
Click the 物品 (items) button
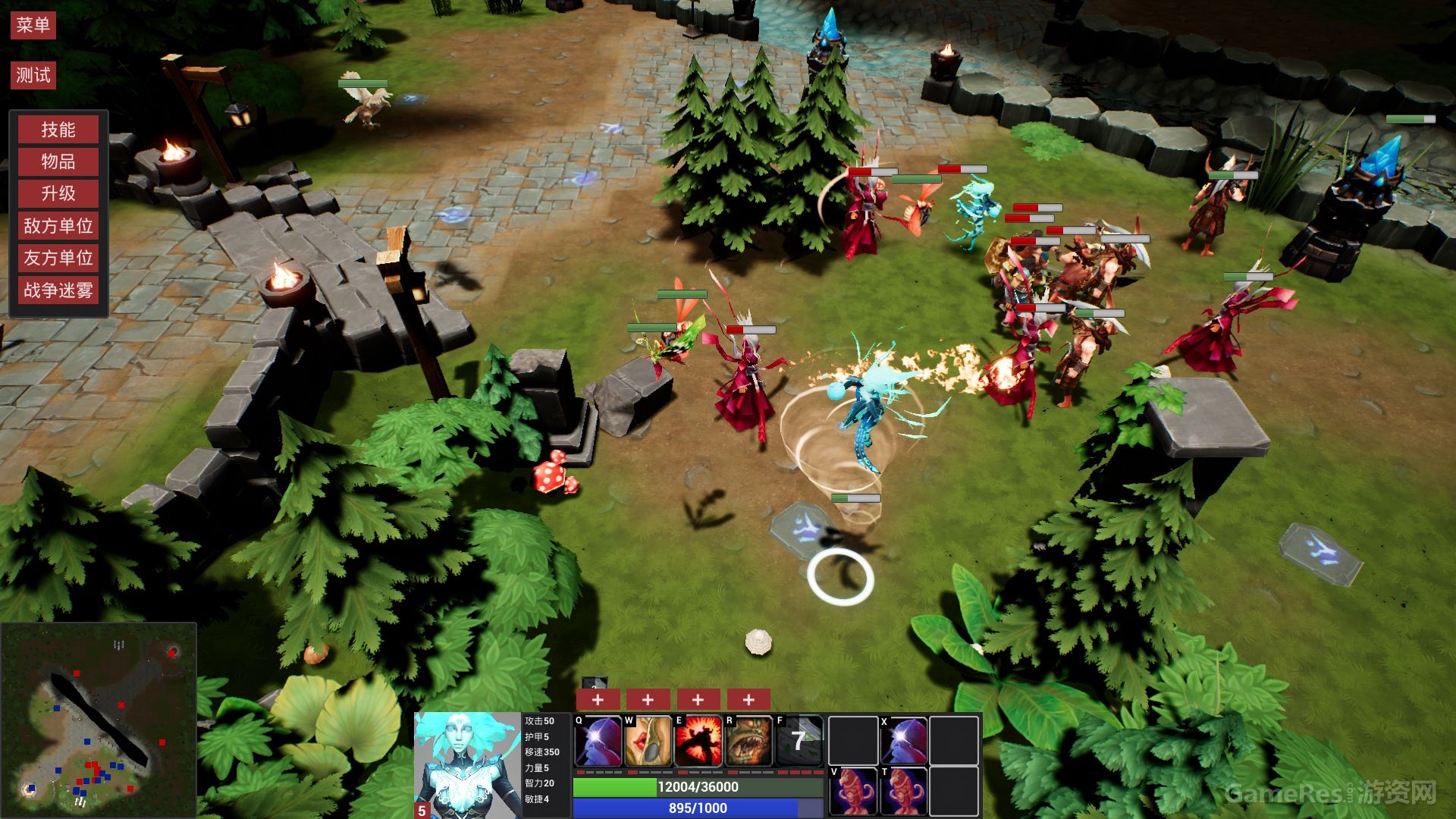point(58,162)
